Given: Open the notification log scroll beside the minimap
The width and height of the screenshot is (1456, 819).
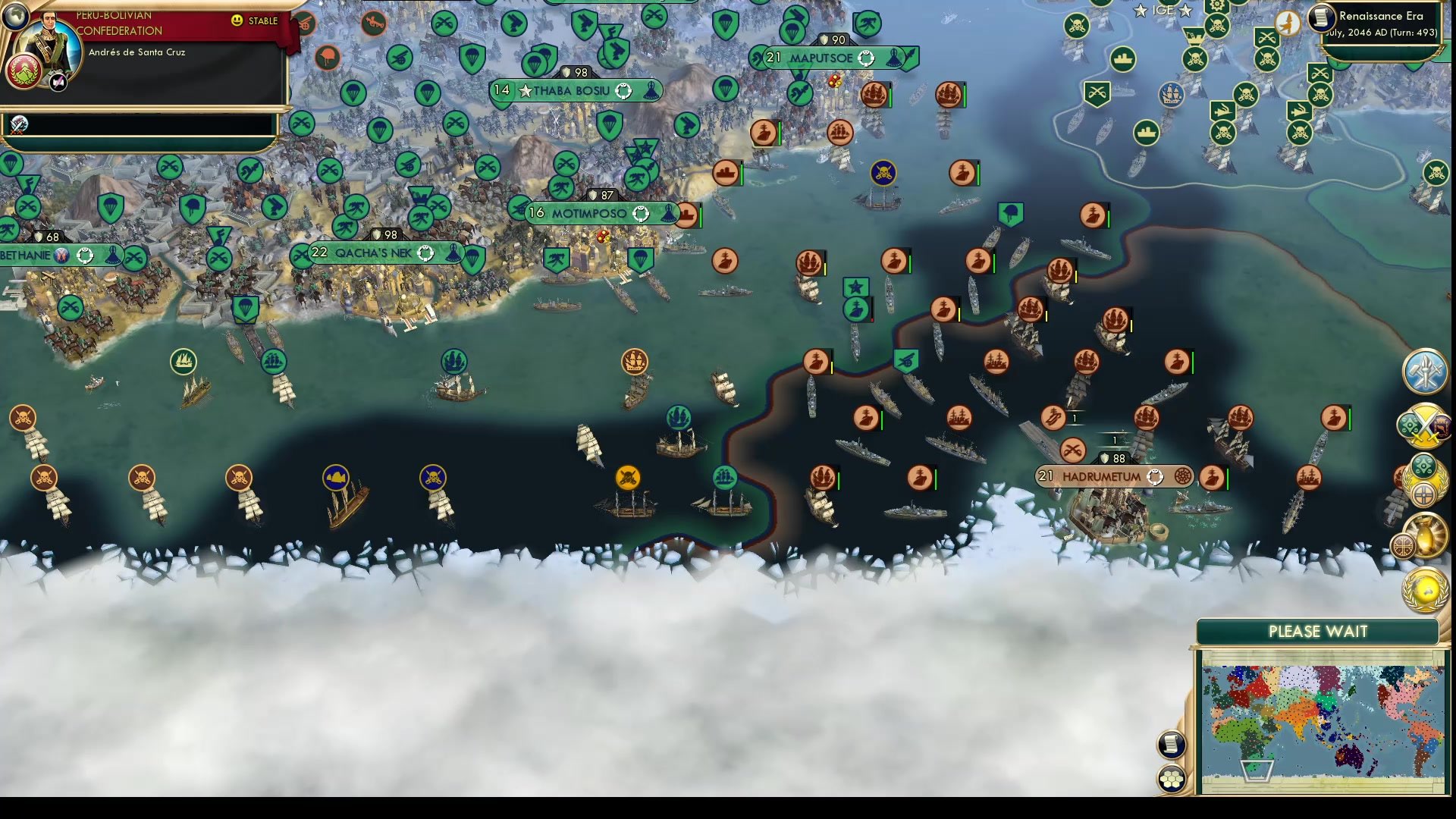Looking at the screenshot, I should pos(1172,744).
